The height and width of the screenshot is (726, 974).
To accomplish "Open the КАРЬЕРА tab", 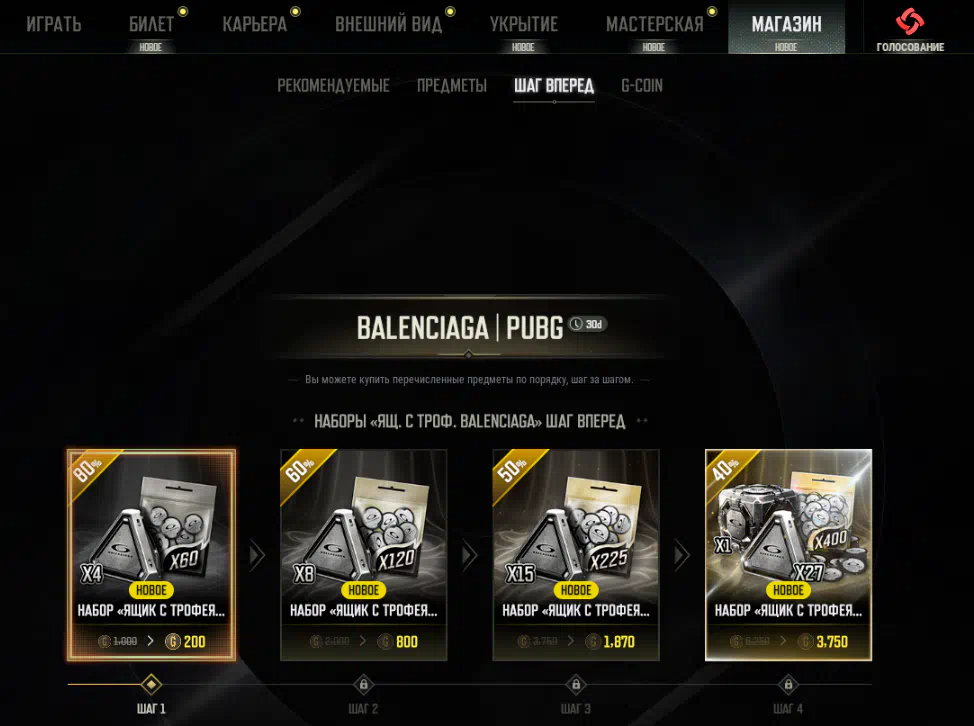I will 254,25.
